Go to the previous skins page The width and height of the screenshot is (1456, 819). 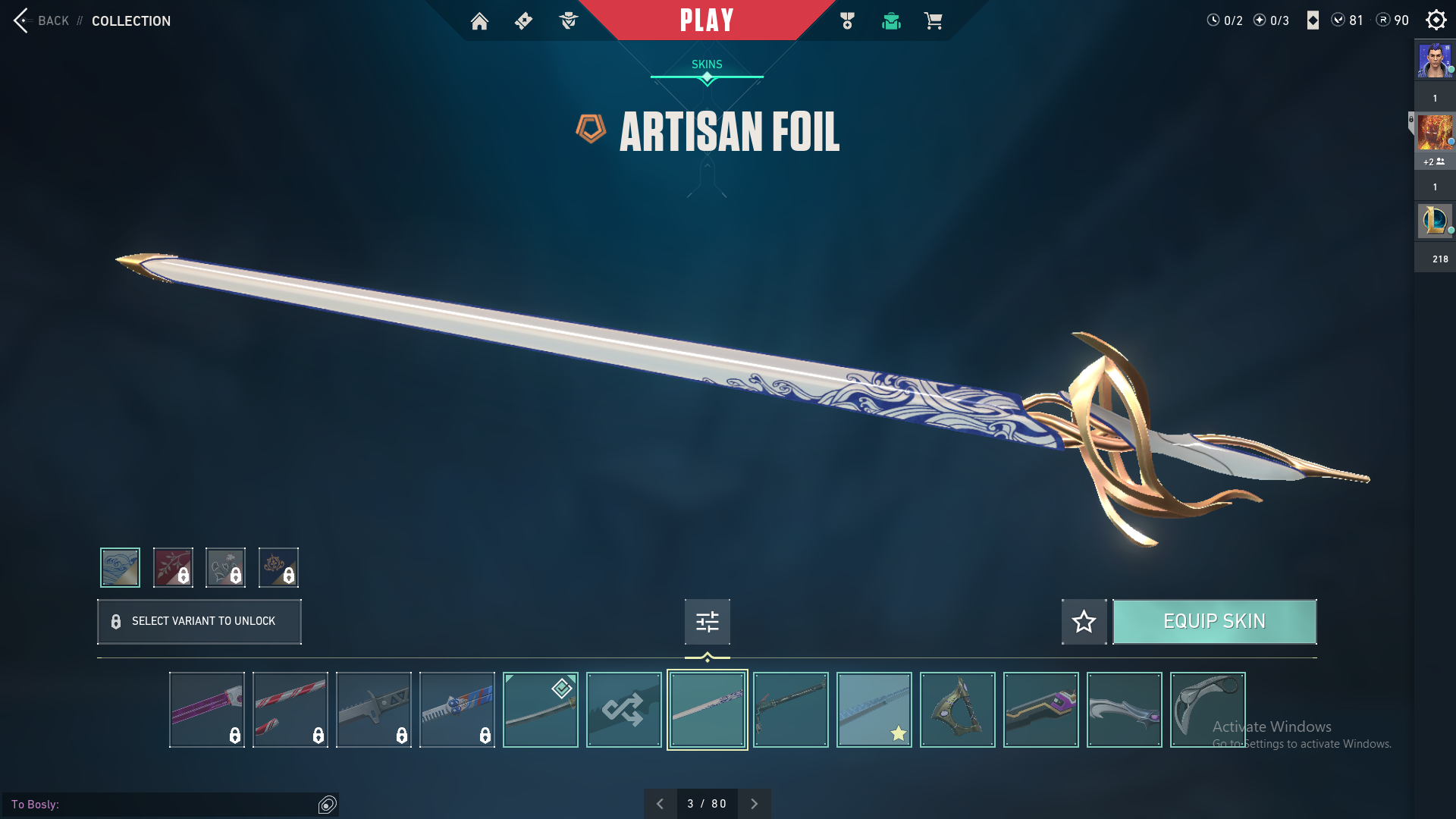[660, 804]
